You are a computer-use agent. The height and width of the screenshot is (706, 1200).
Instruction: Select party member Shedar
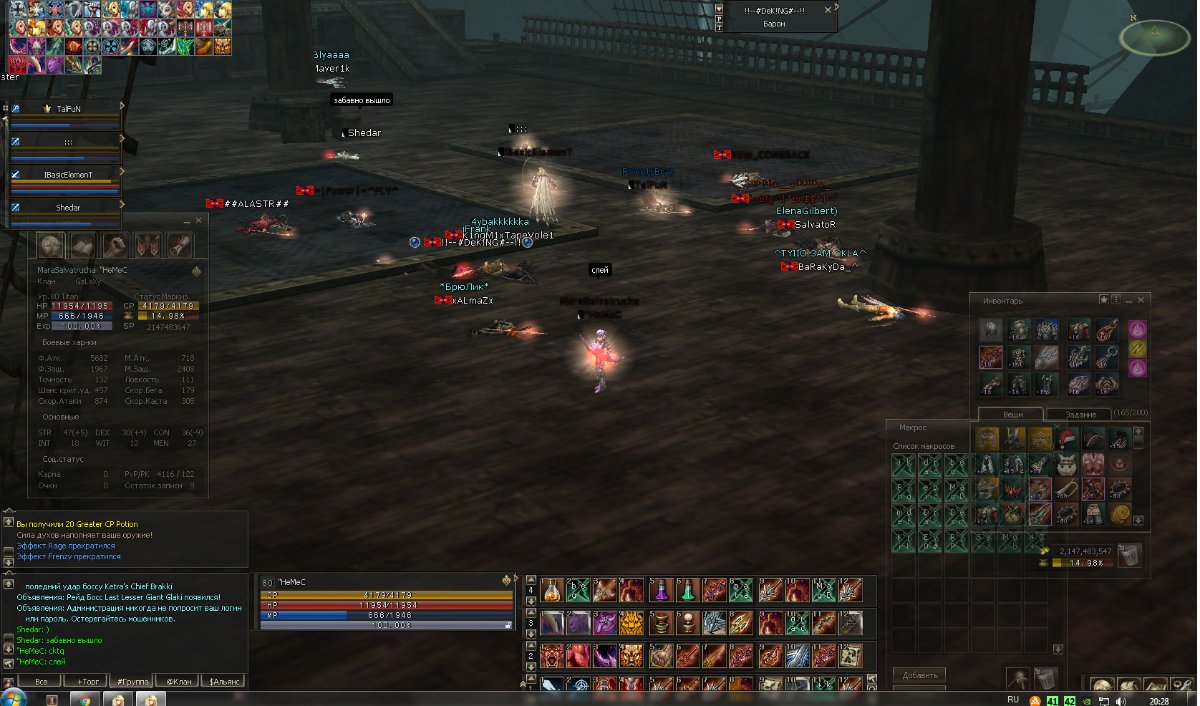coord(68,207)
